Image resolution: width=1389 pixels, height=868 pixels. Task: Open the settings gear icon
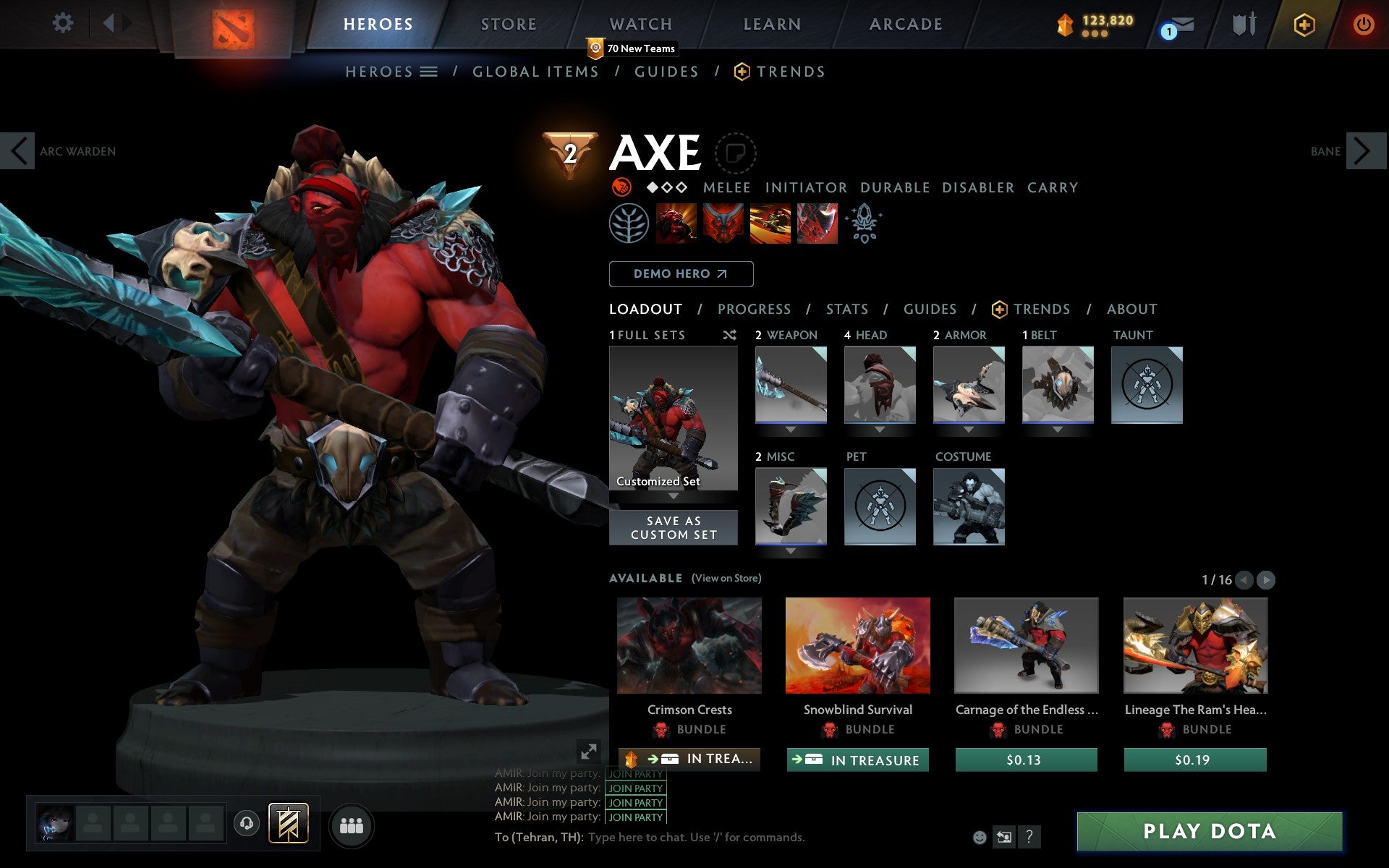coord(64,22)
